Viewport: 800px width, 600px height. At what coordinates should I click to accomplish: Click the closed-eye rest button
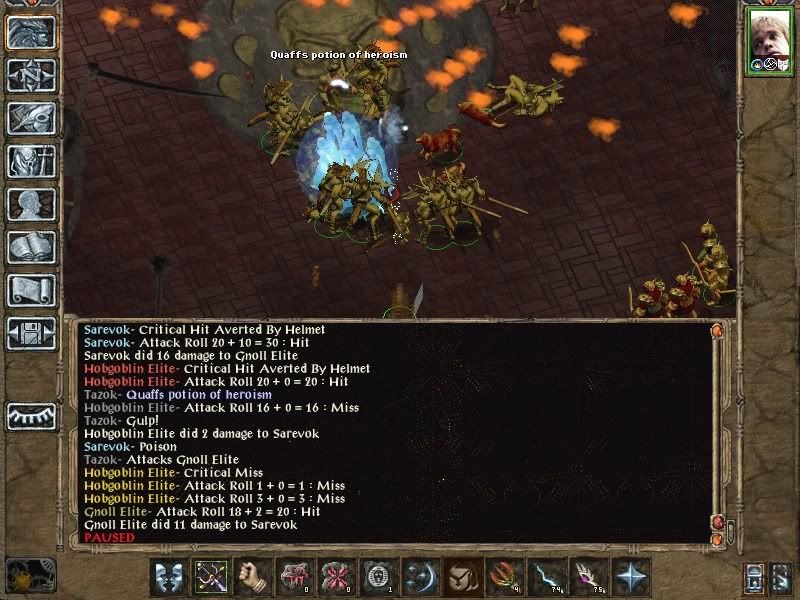point(31,415)
